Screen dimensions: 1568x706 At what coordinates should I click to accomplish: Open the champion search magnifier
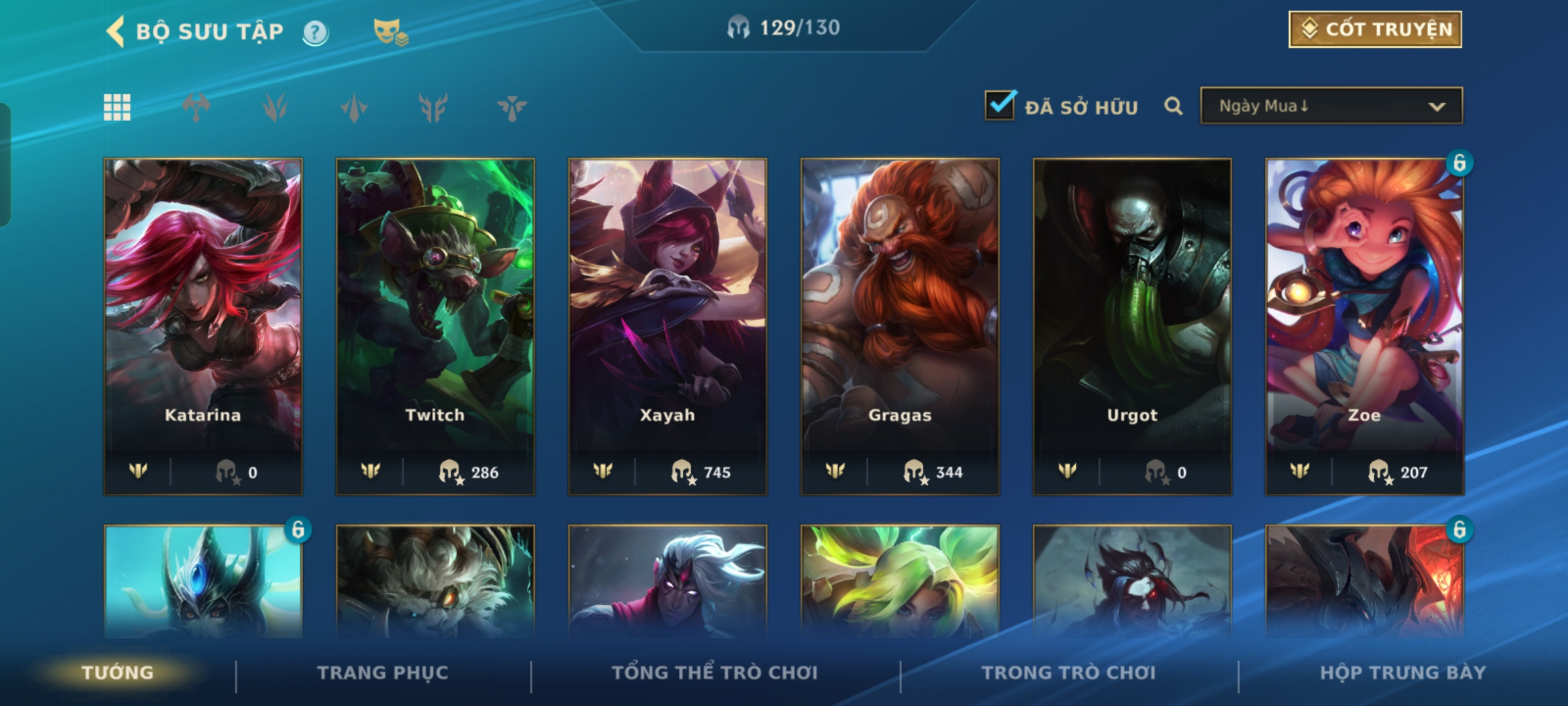(x=1173, y=106)
